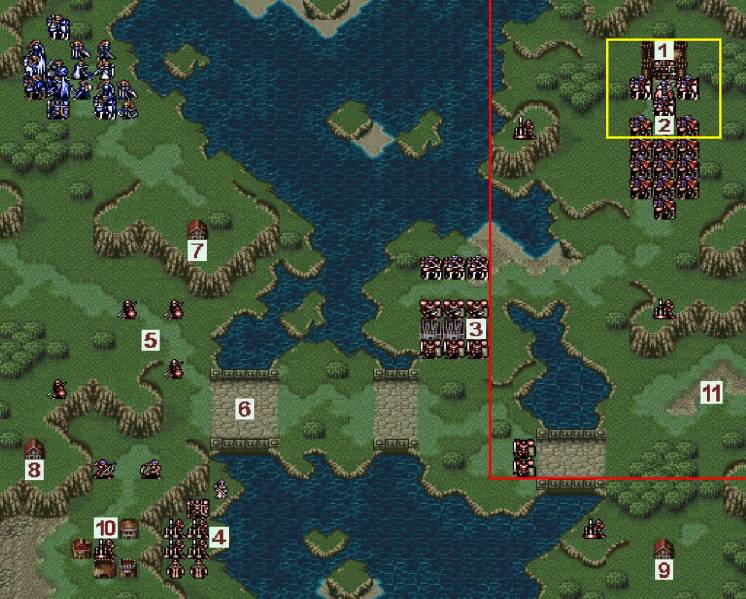746x599 pixels.
Task: Click map marker number 11
Action: 710,393
